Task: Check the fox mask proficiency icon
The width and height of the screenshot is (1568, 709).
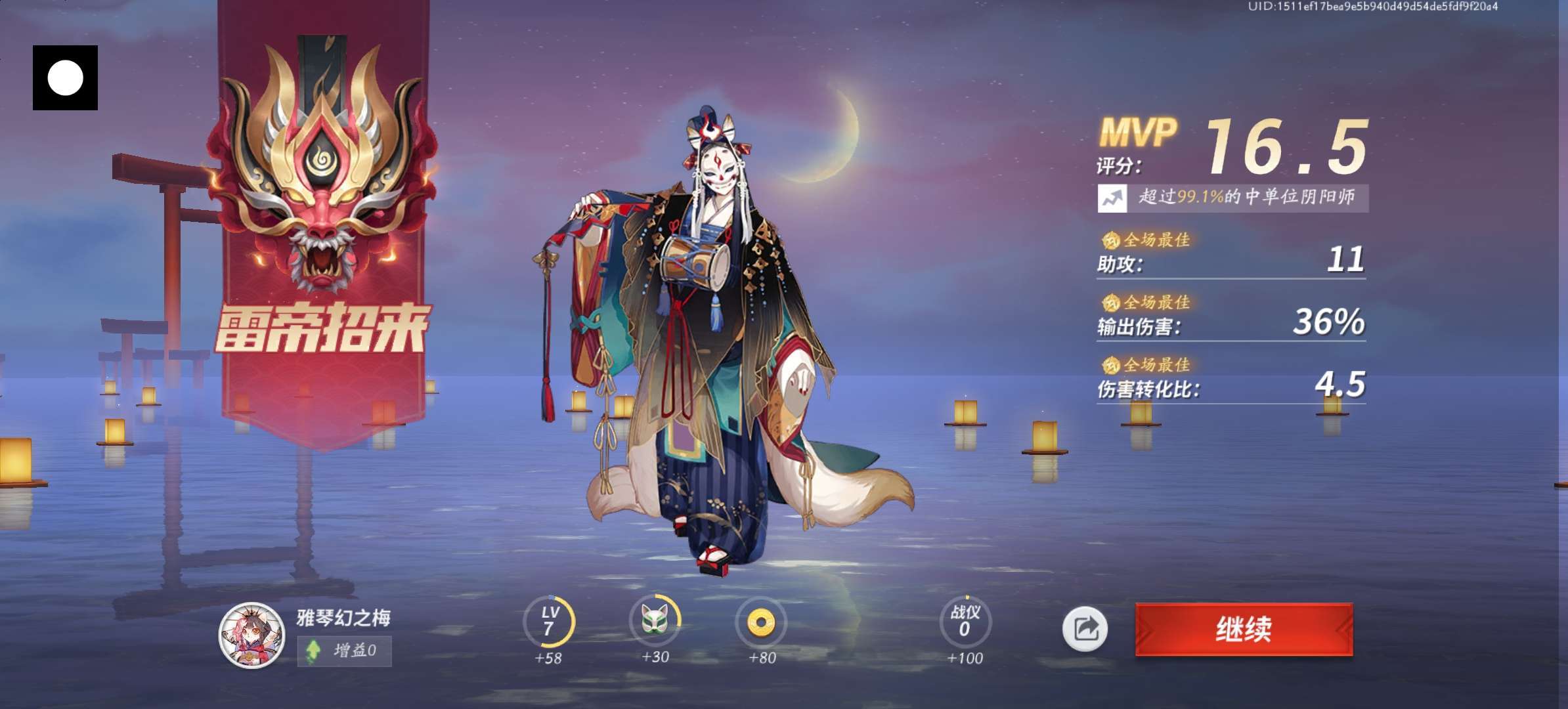Action: pyautogui.click(x=655, y=620)
